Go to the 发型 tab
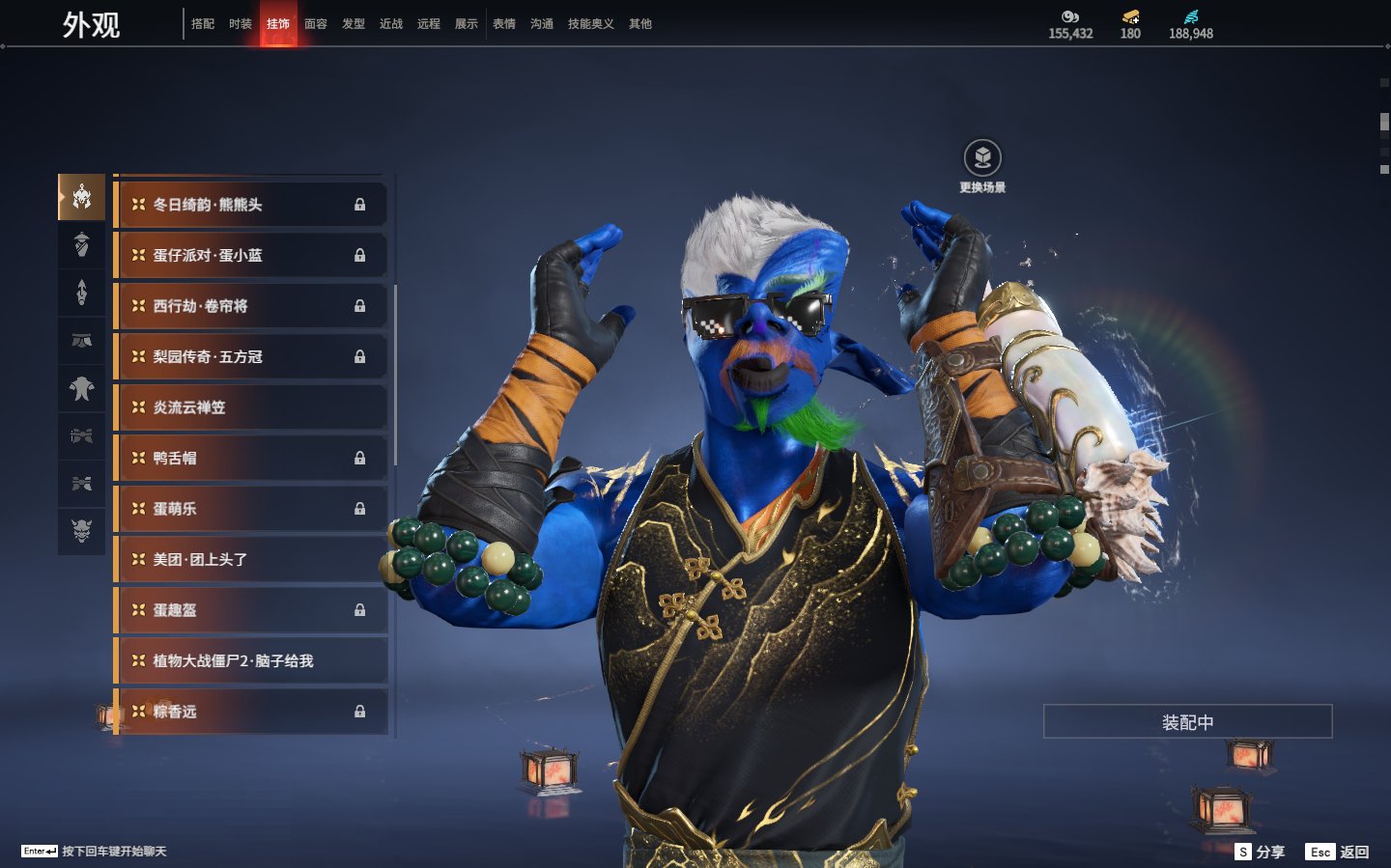The height and width of the screenshot is (868, 1391). pyautogui.click(x=354, y=24)
